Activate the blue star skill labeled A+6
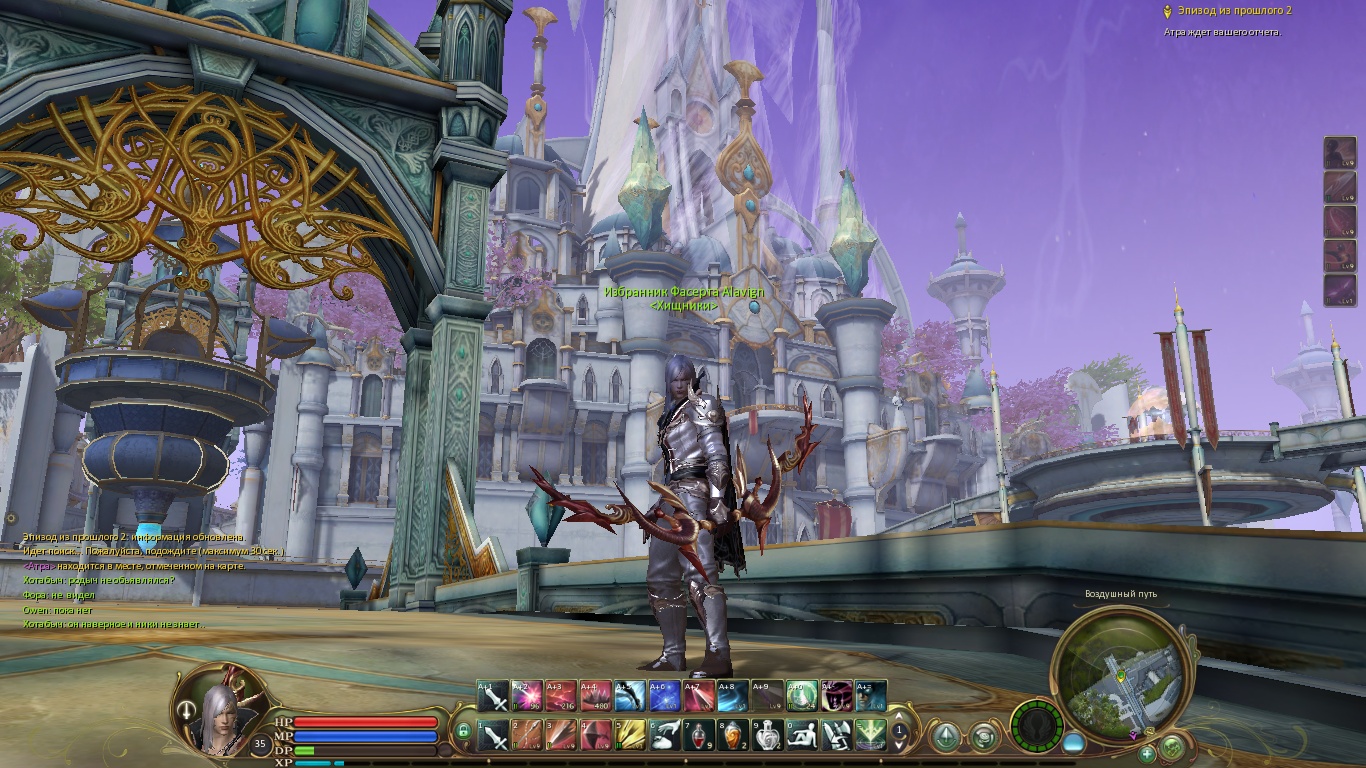The width and height of the screenshot is (1366, 768). click(x=665, y=696)
